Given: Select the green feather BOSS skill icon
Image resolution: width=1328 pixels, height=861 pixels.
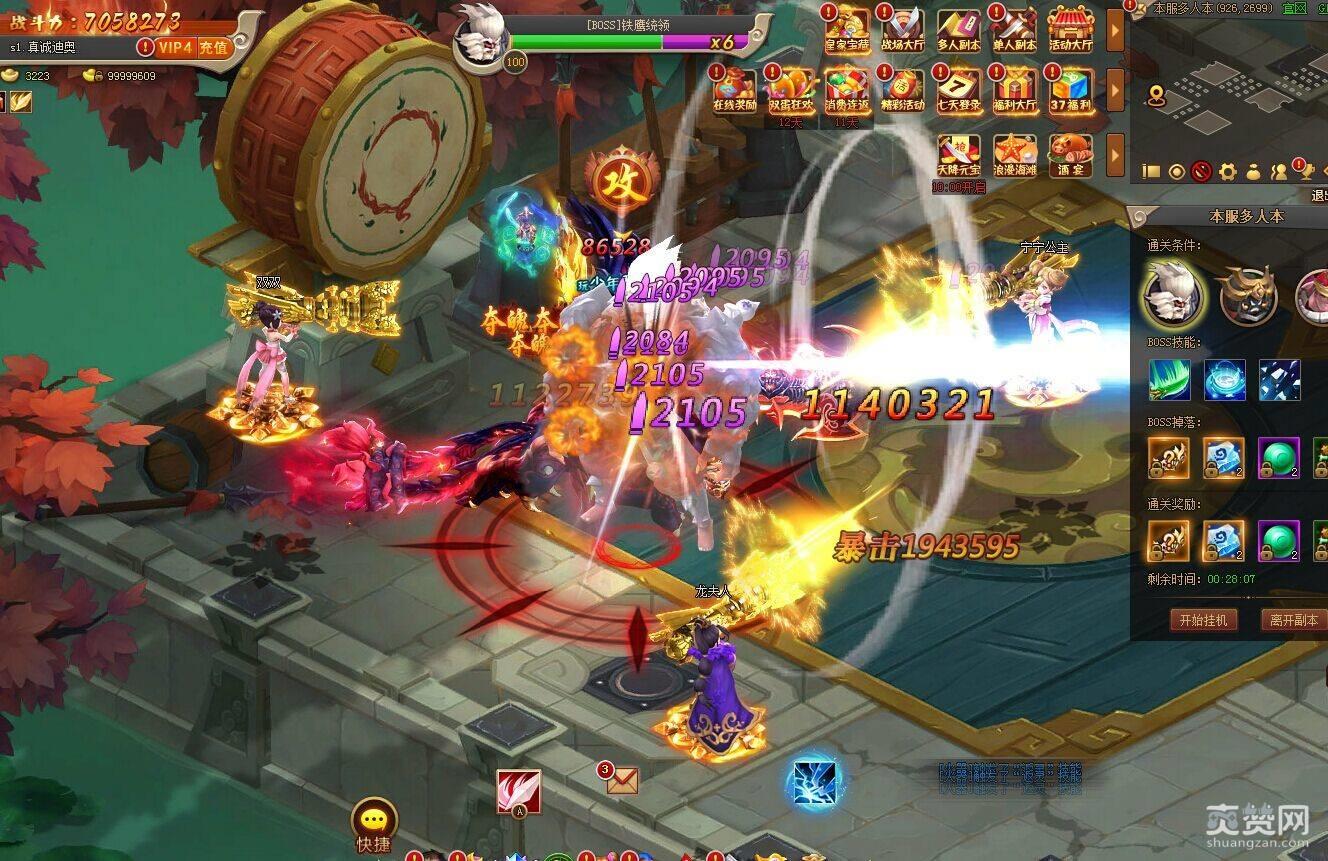Looking at the screenshot, I should tap(1169, 380).
